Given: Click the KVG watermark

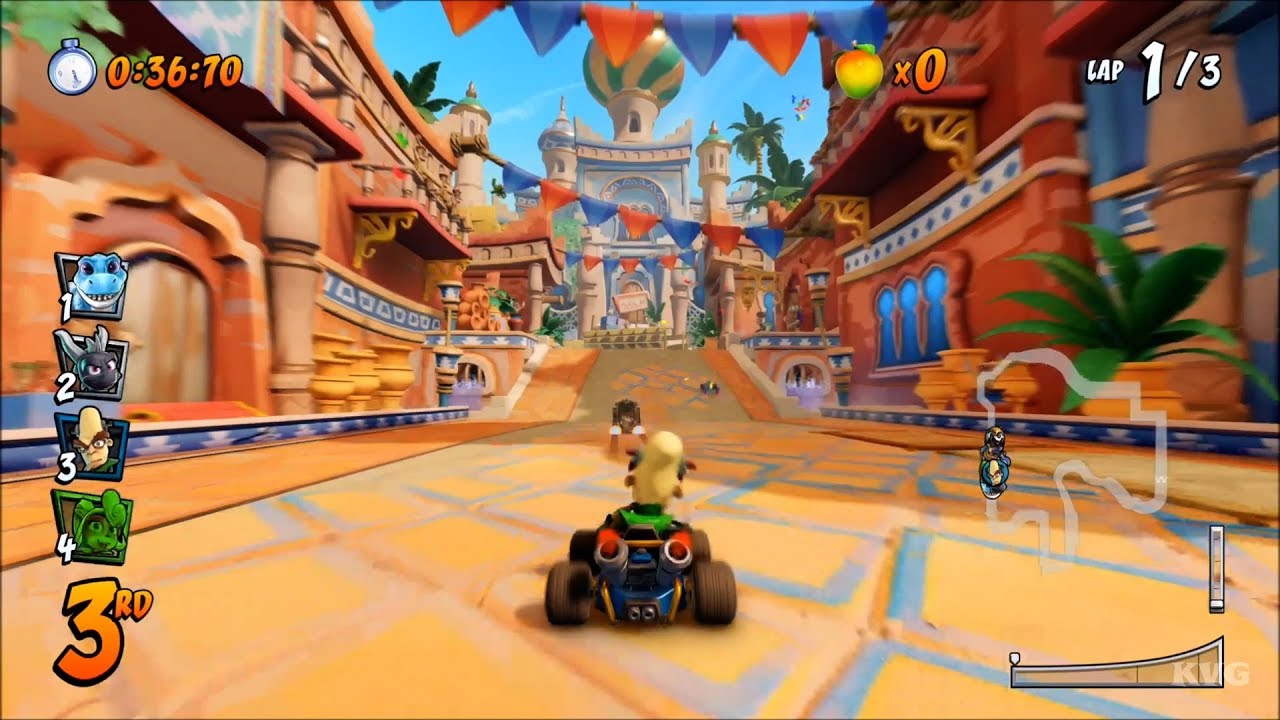Looking at the screenshot, I should [1212, 673].
